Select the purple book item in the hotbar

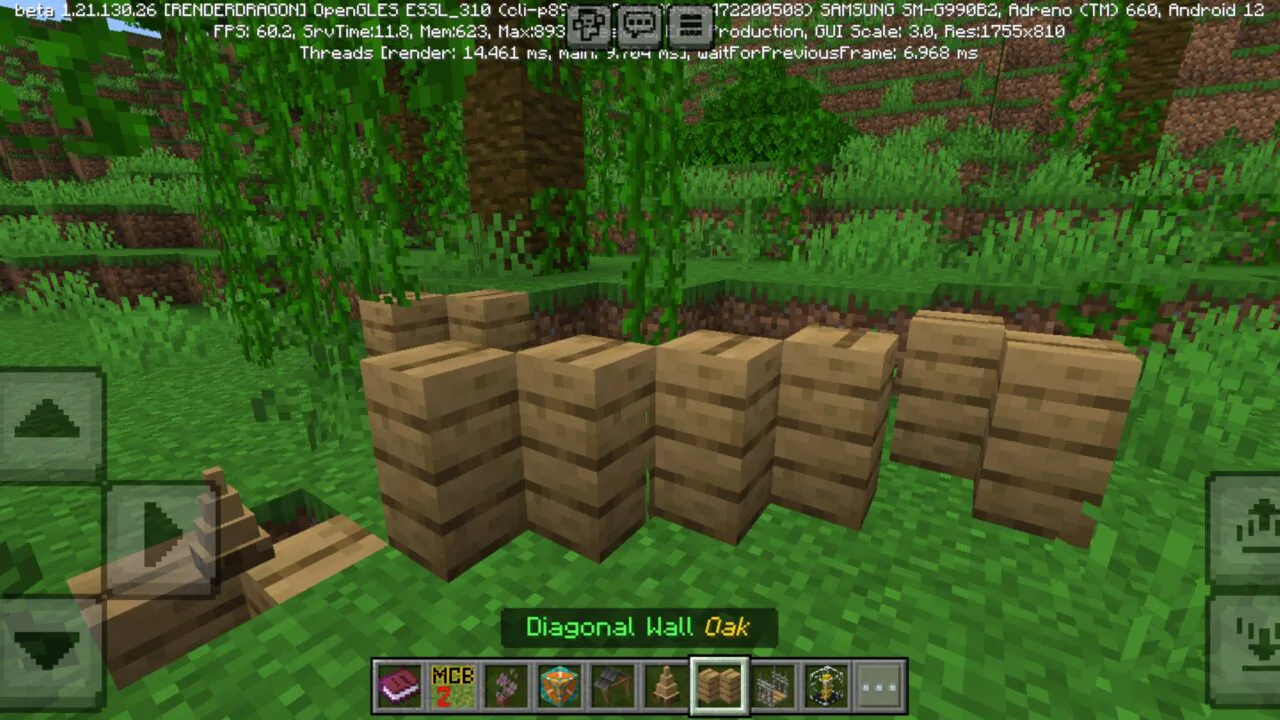[x=399, y=684]
